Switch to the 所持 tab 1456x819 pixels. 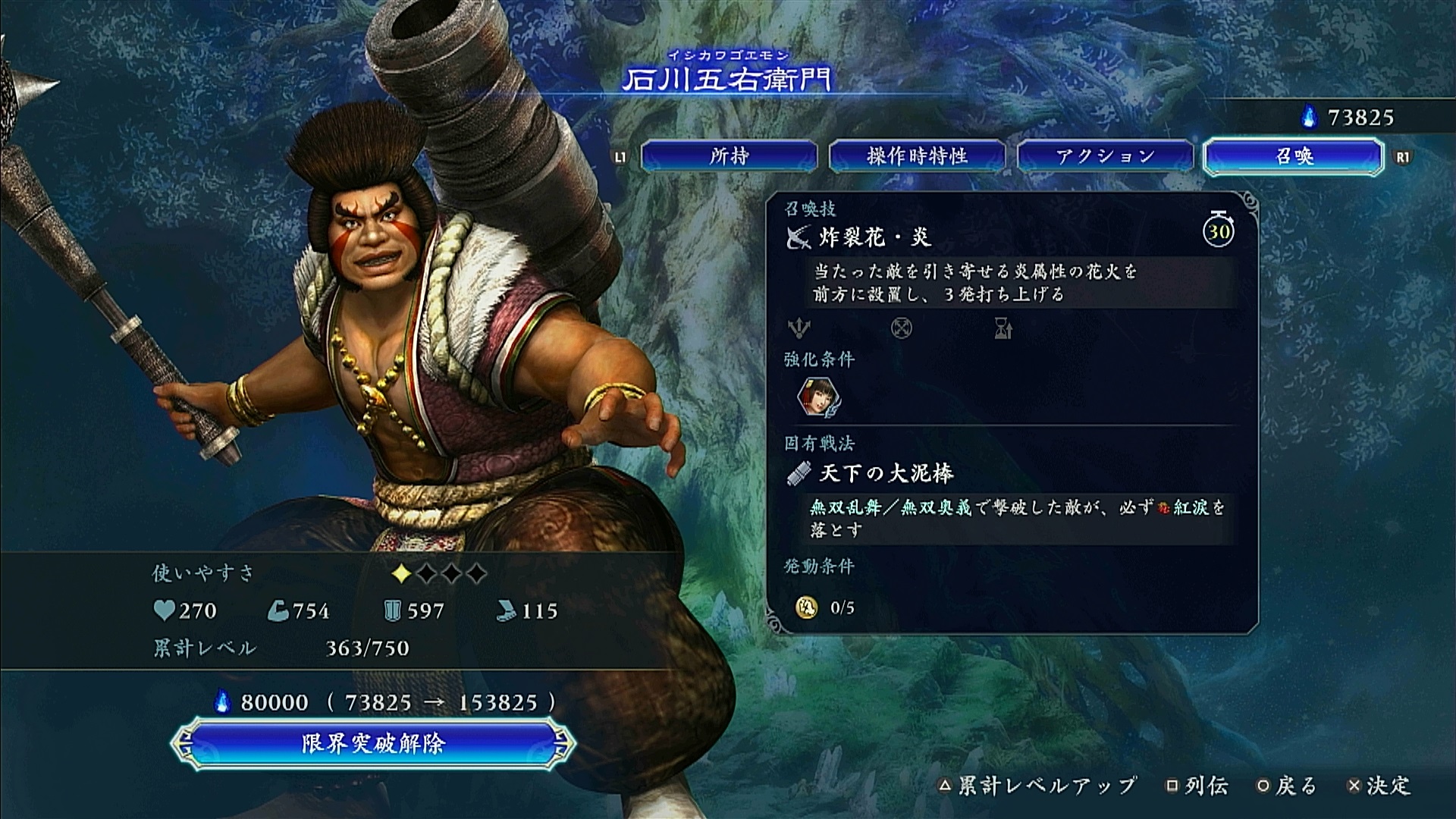[x=729, y=156]
